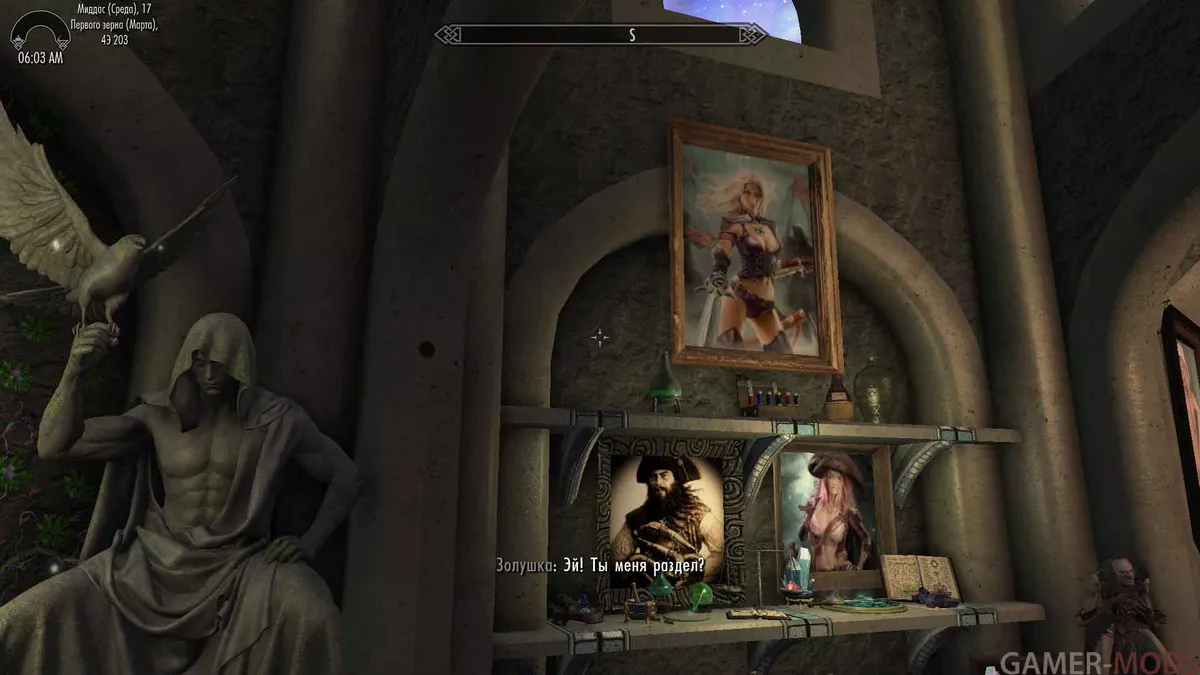Image resolution: width=1200 pixels, height=675 pixels.
Task: Click the compass bar showing S
Action: click(x=601, y=35)
